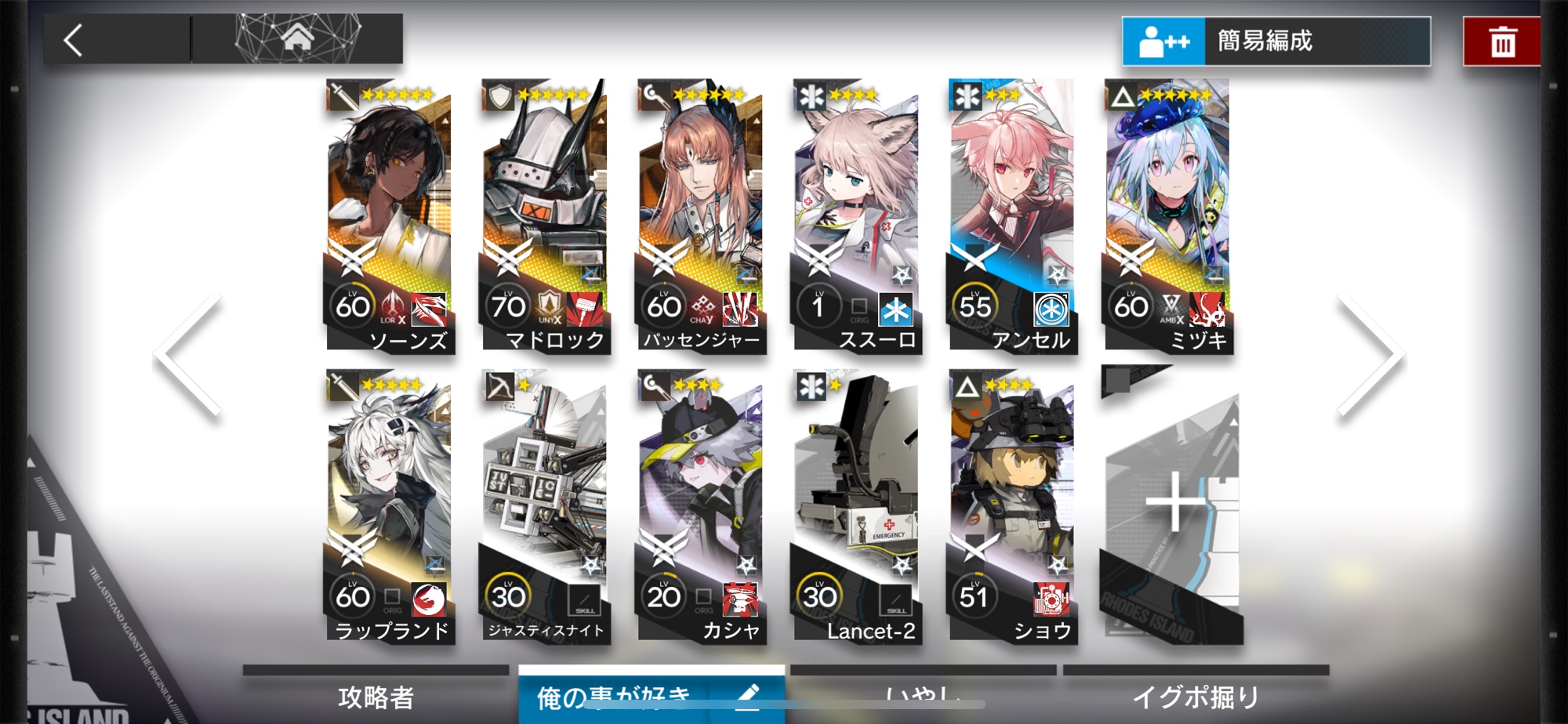Go back with the left arrow button
Viewport: 1568px width, 724px height.
tap(74, 40)
